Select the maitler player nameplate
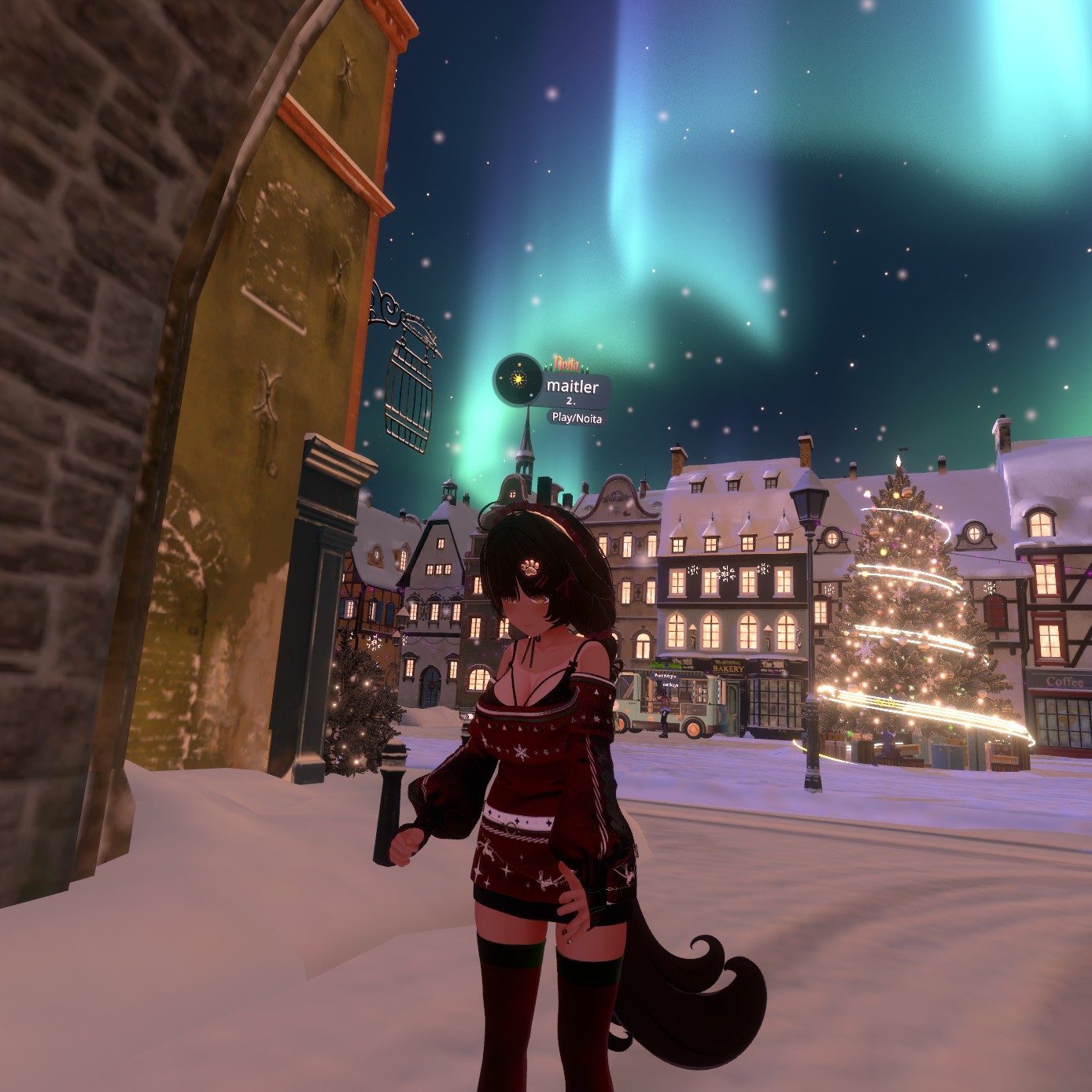The height and width of the screenshot is (1092, 1092). point(572,387)
